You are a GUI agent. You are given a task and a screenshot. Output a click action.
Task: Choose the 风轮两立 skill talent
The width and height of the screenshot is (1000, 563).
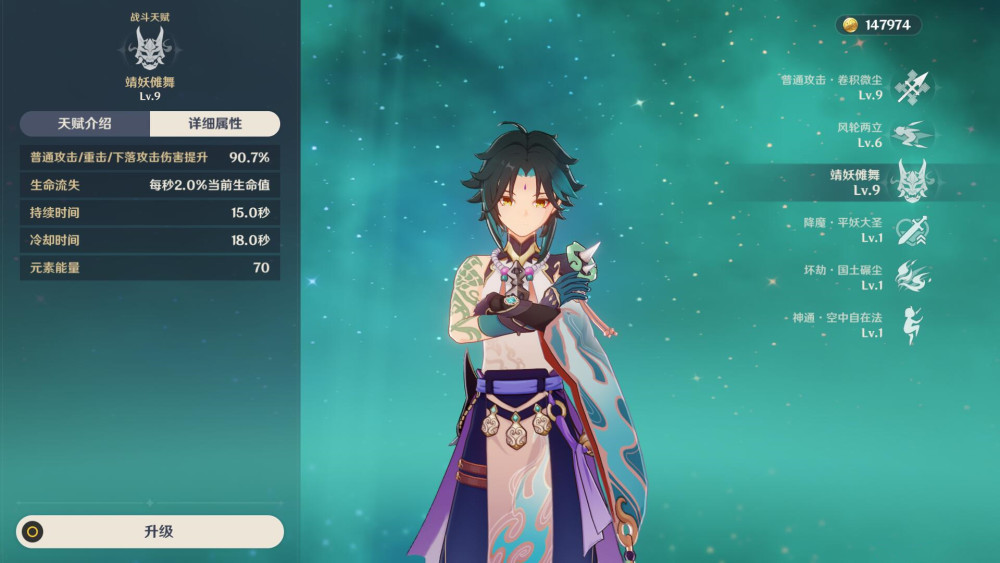pos(911,135)
